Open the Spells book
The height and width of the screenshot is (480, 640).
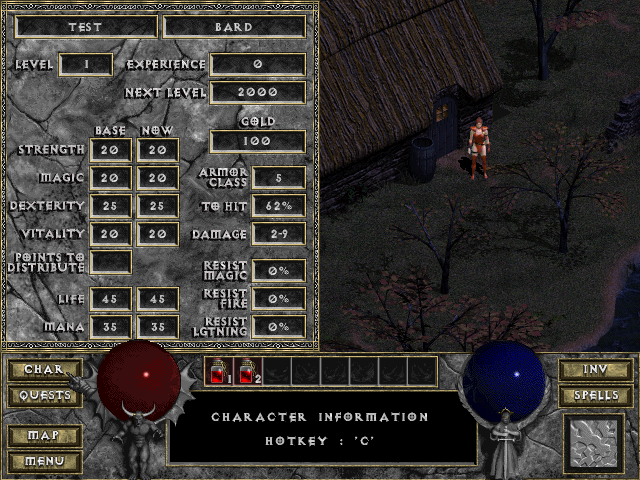click(595, 396)
